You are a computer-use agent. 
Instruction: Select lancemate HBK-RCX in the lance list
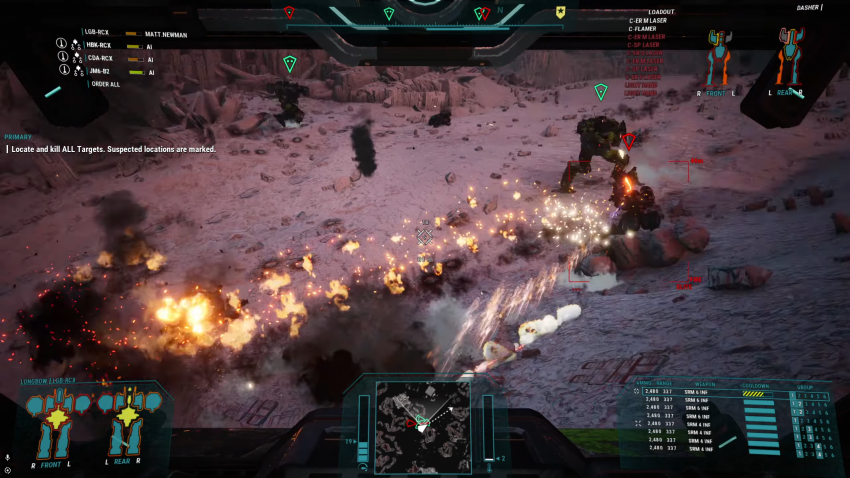pos(98,46)
